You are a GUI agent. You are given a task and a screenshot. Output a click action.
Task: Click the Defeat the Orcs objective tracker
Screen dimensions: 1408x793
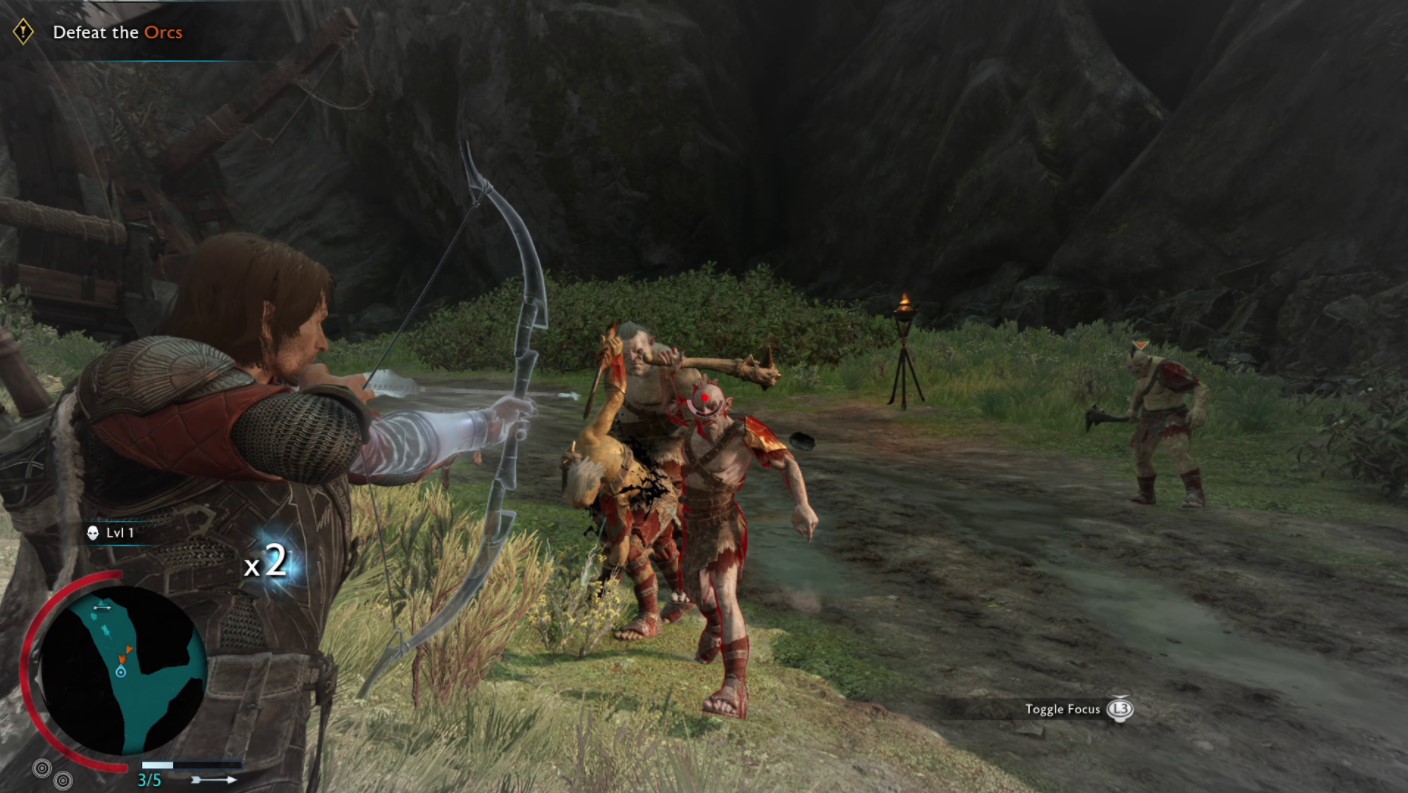[x=117, y=32]
